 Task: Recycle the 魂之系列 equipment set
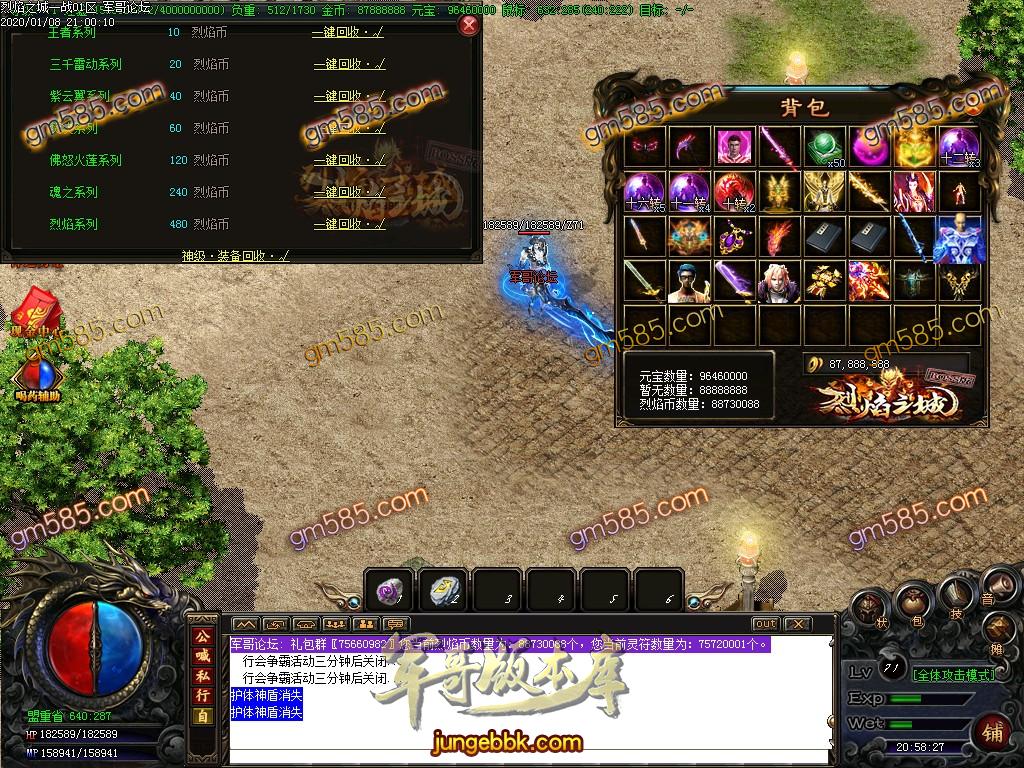click(x=349, y=192)
